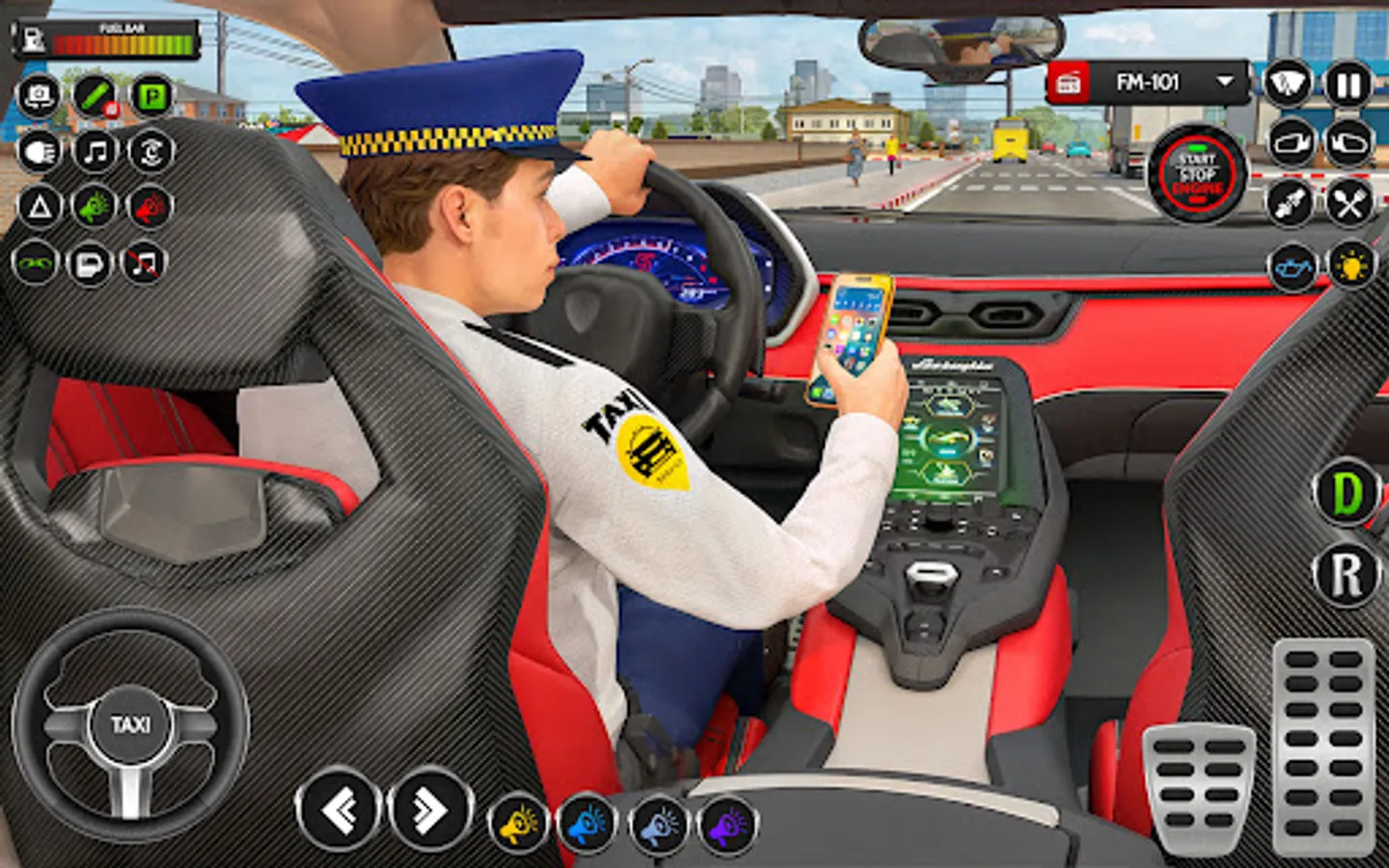
Task: Activate the Parking mode icon
Action: click(x=150, y=96)
